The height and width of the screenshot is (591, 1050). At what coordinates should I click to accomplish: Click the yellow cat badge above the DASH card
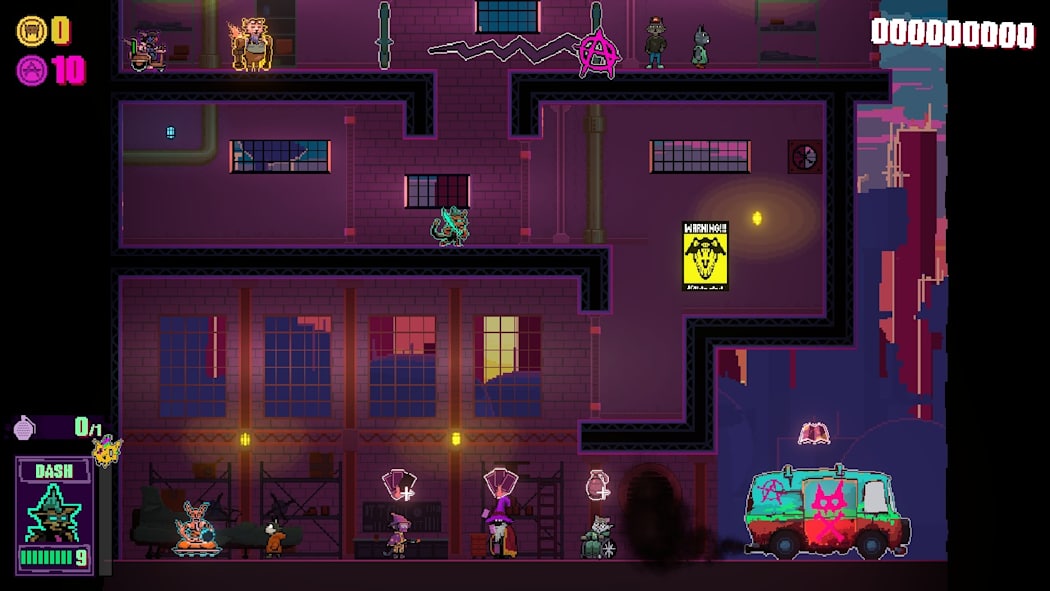point(107,451)
